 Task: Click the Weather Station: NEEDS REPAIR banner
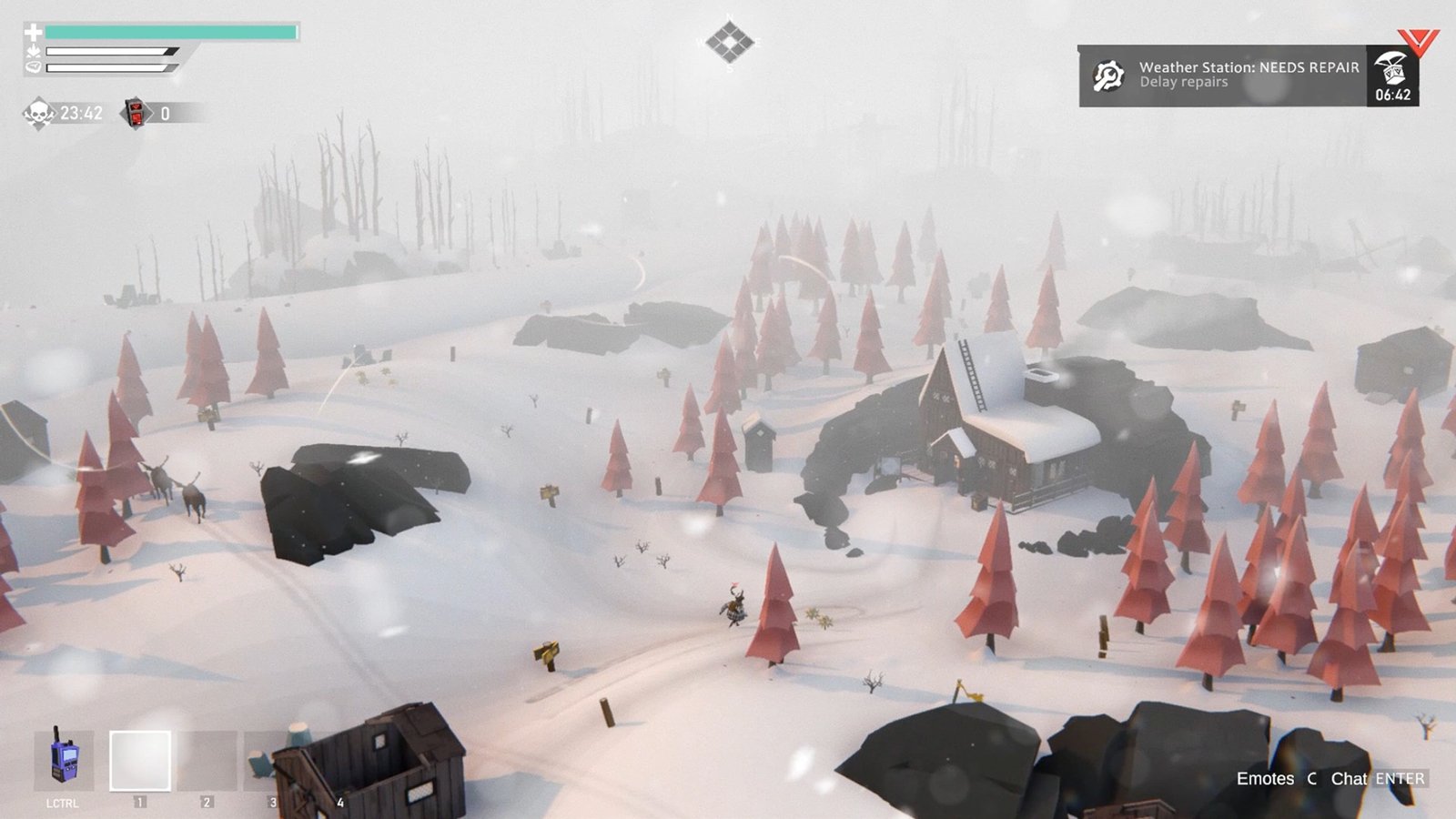coord(1249,66)
